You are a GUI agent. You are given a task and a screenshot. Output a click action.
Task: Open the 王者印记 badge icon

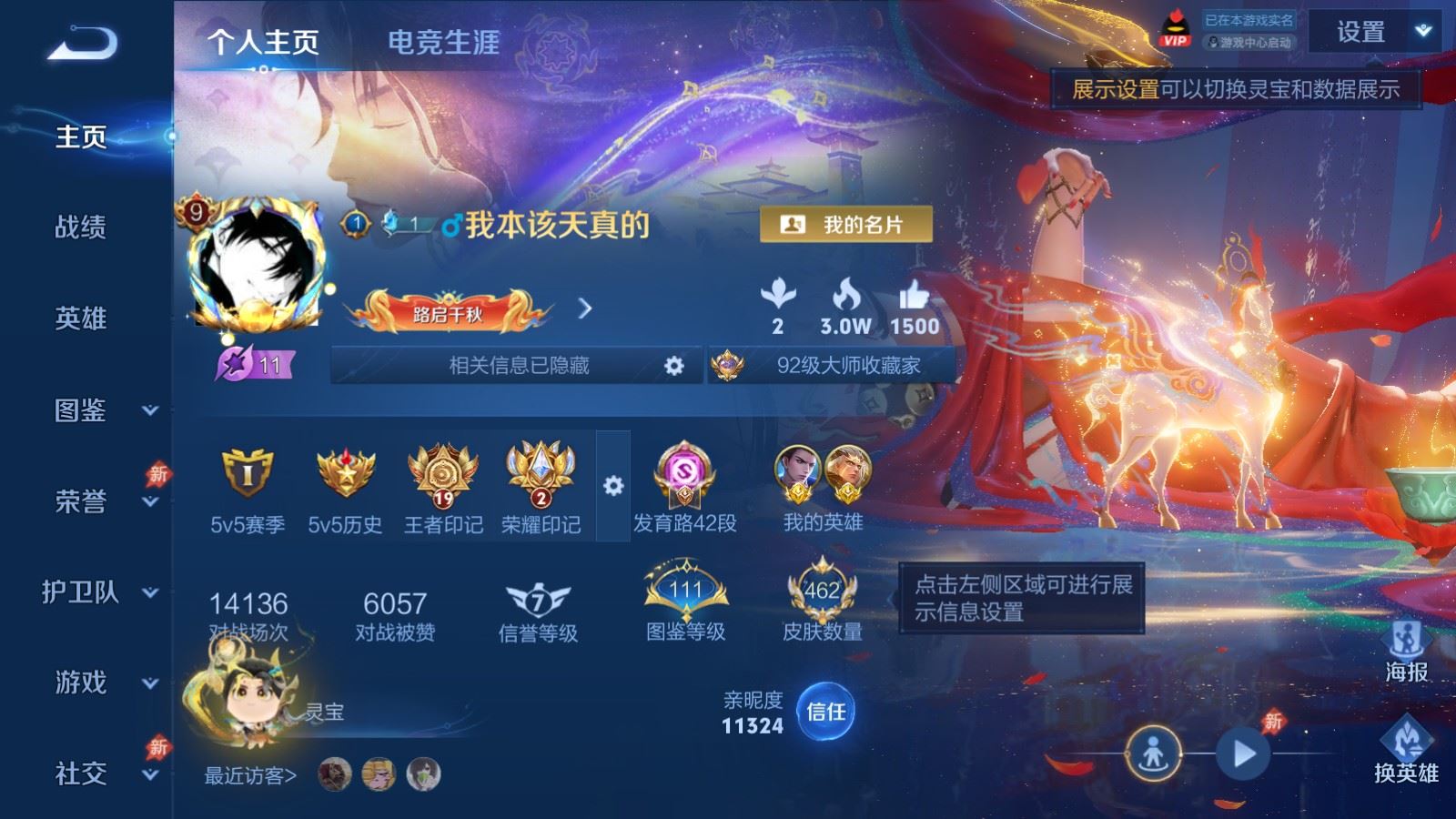tap(443, 478)
